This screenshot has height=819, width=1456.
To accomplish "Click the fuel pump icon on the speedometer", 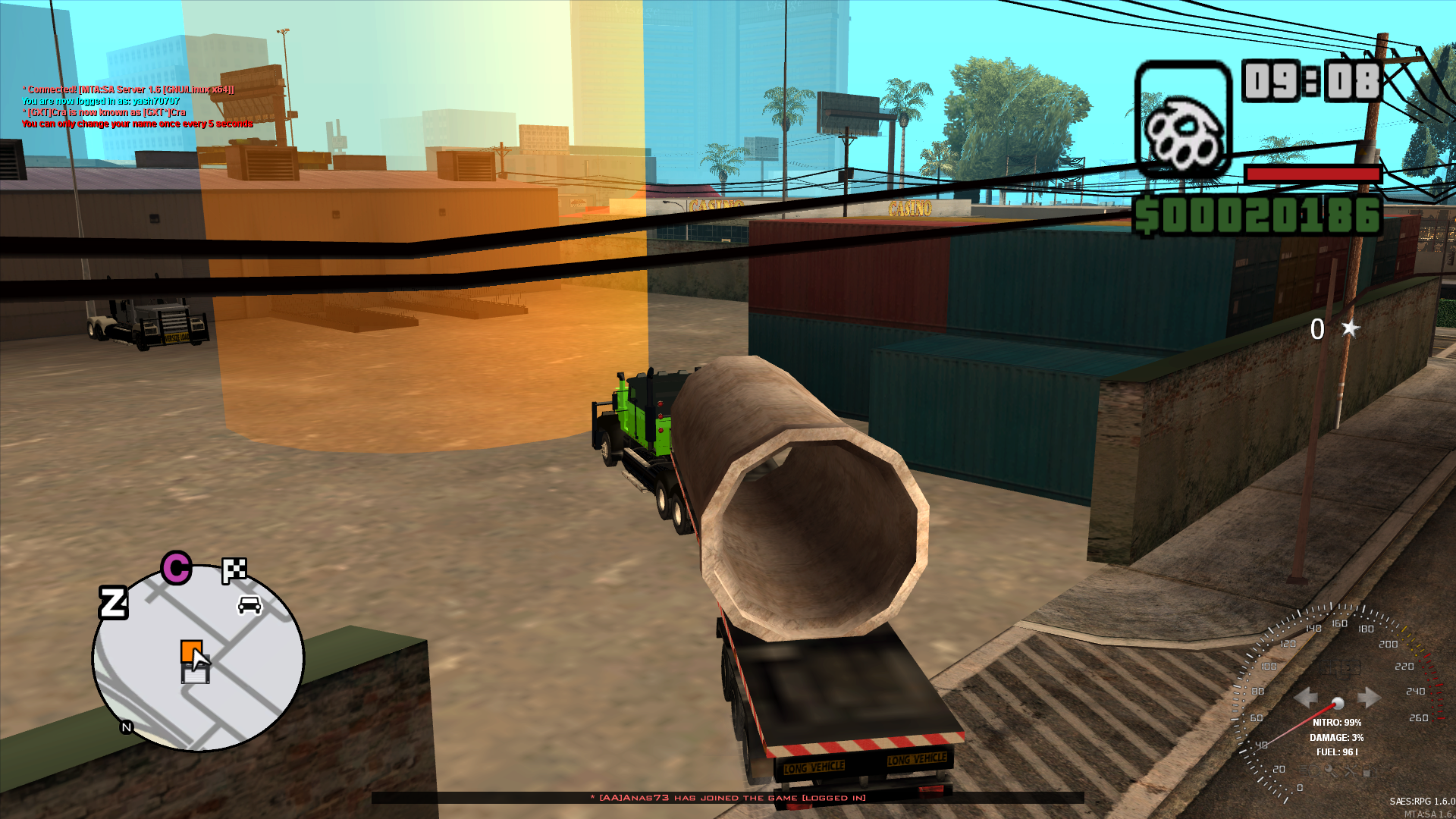I will pyautogui.click(x=1369, y=772).
